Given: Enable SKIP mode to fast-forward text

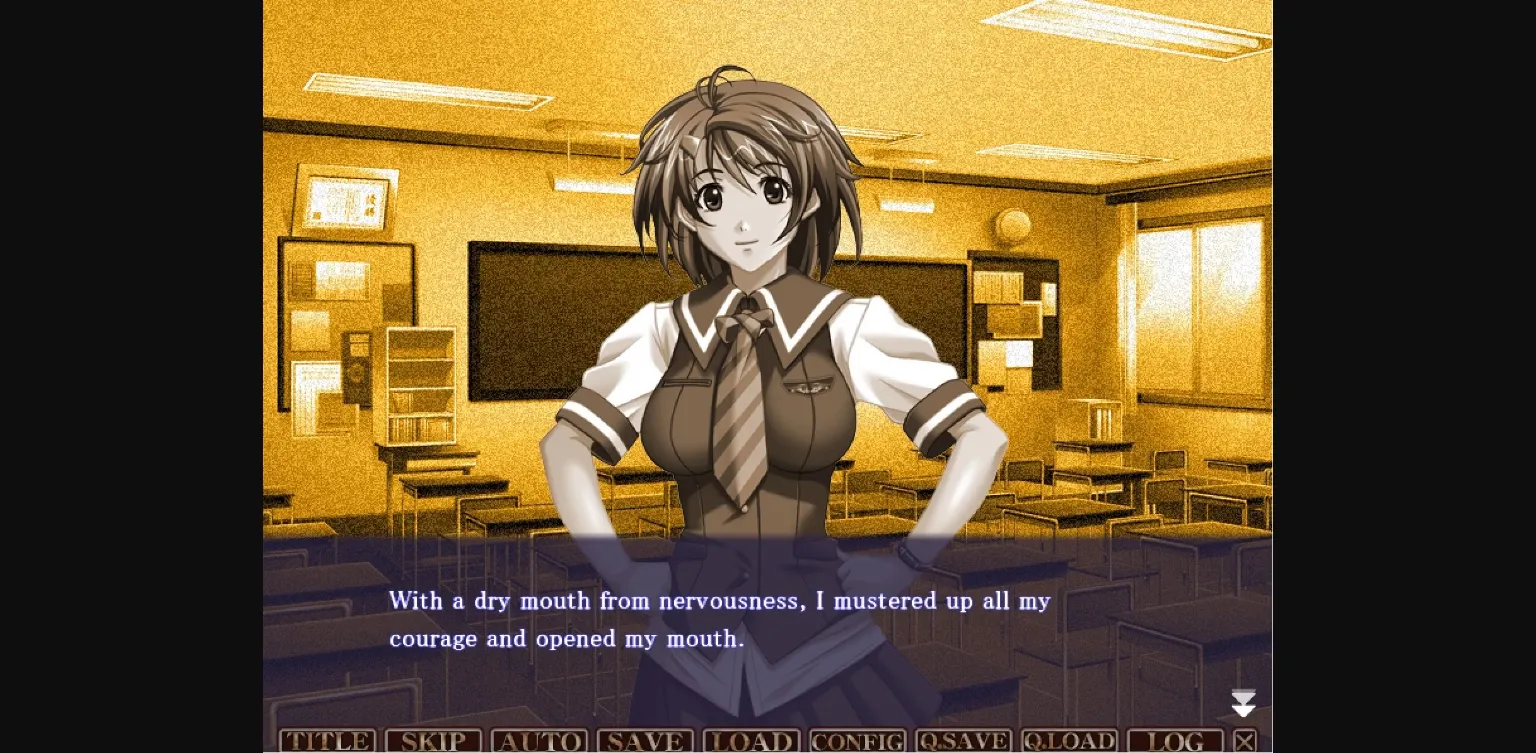Looking at the screenshot, I should pos(434,740).
